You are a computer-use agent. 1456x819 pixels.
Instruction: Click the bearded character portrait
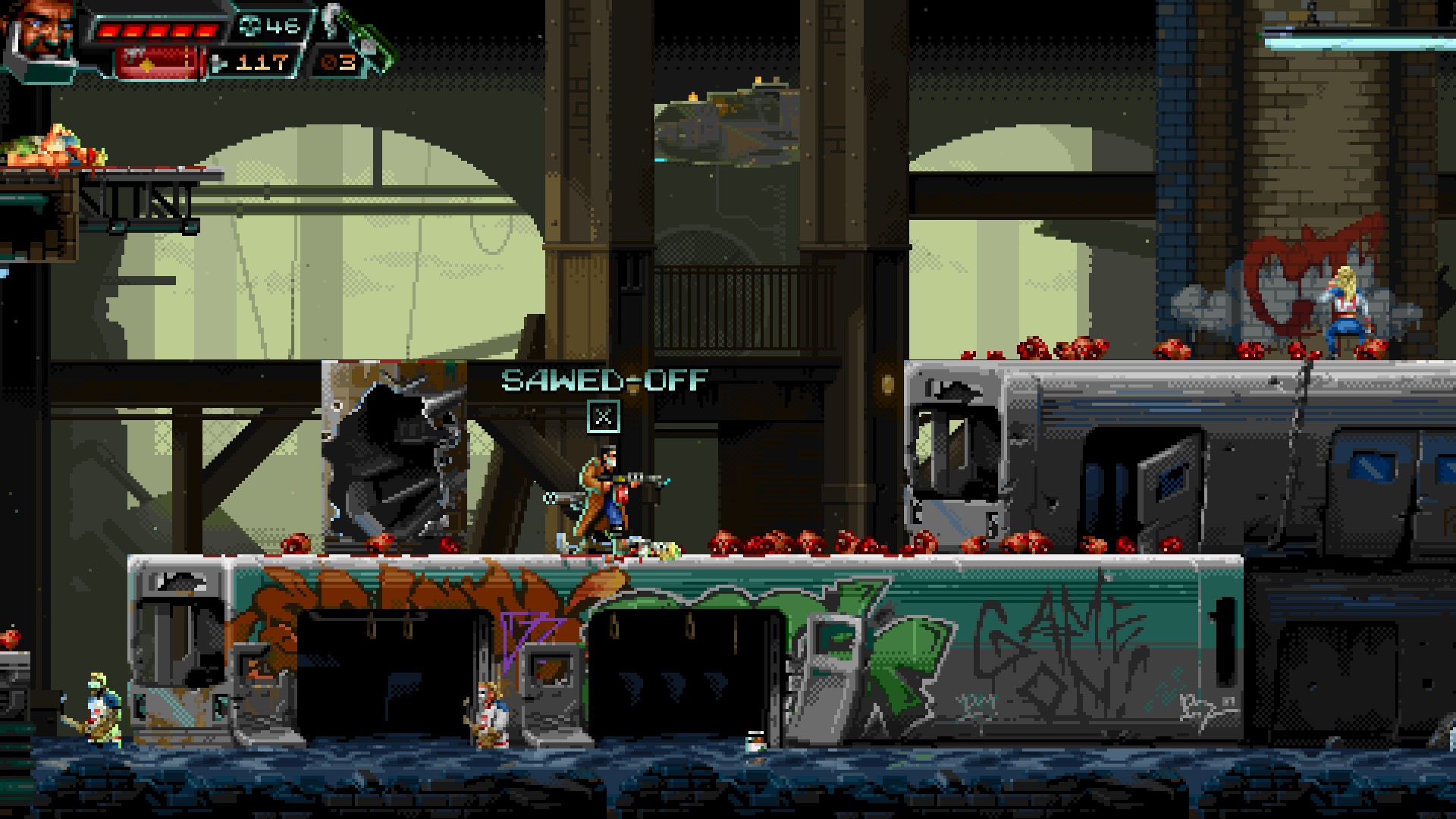(42, 34)
